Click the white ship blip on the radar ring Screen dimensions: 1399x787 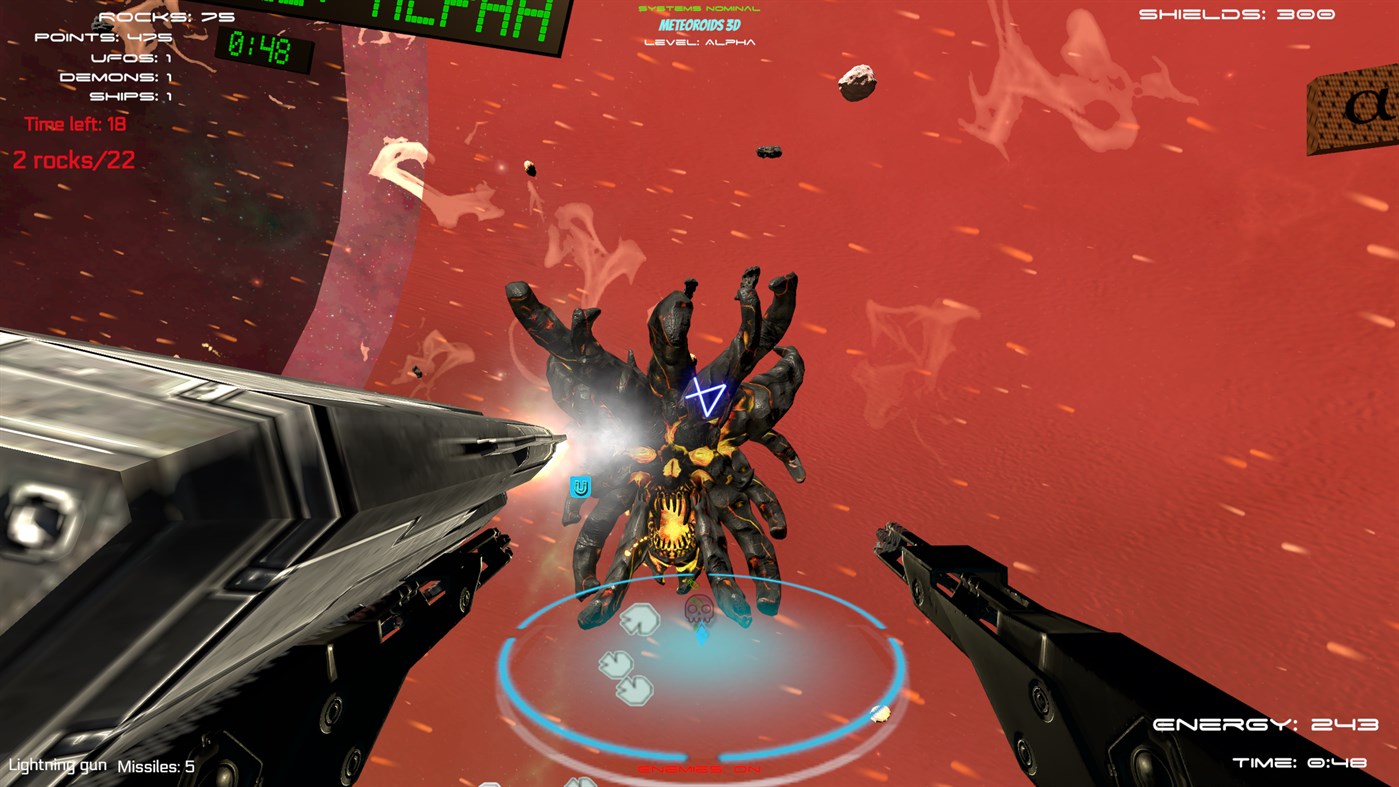pyautogui.click(x=880, y=713)
